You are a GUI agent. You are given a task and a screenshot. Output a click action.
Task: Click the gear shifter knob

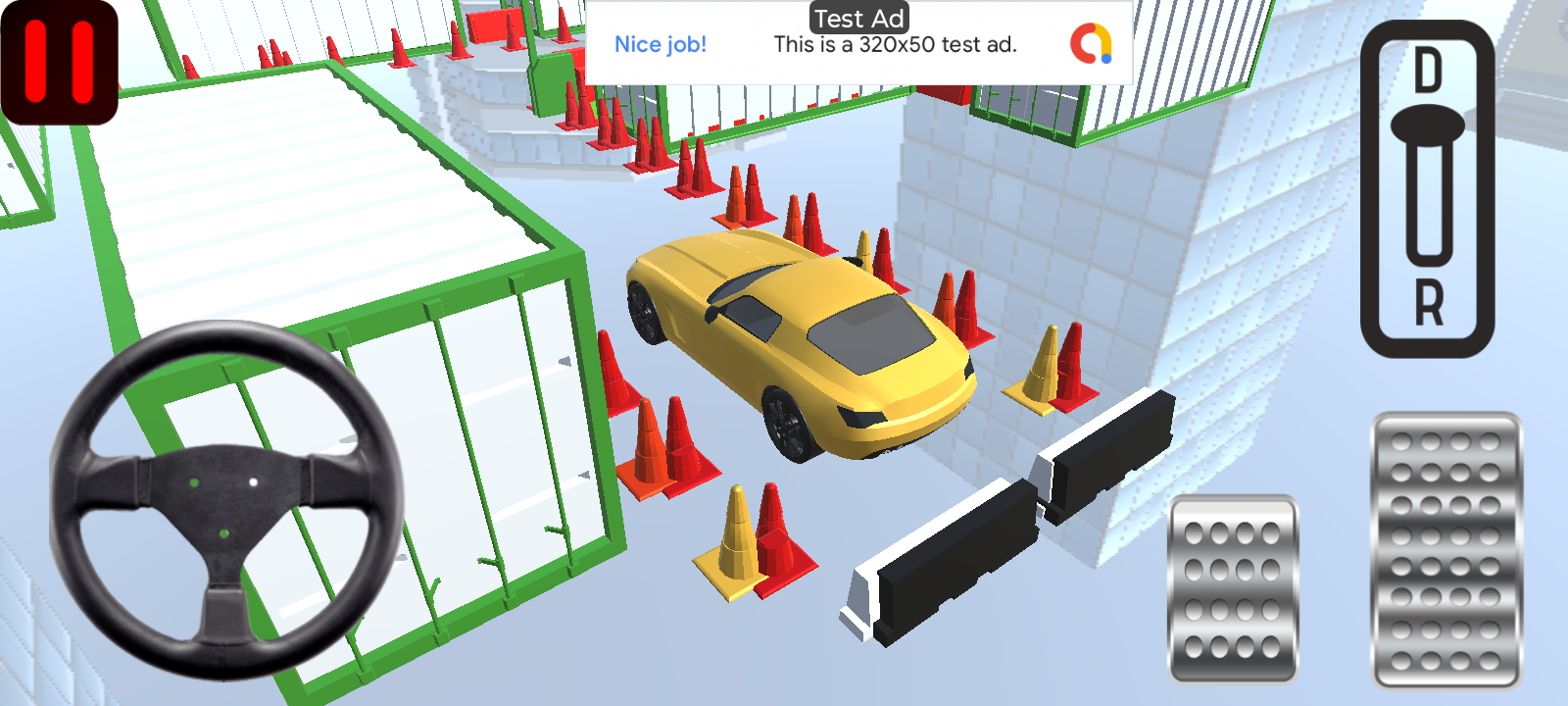(1431, 127)
